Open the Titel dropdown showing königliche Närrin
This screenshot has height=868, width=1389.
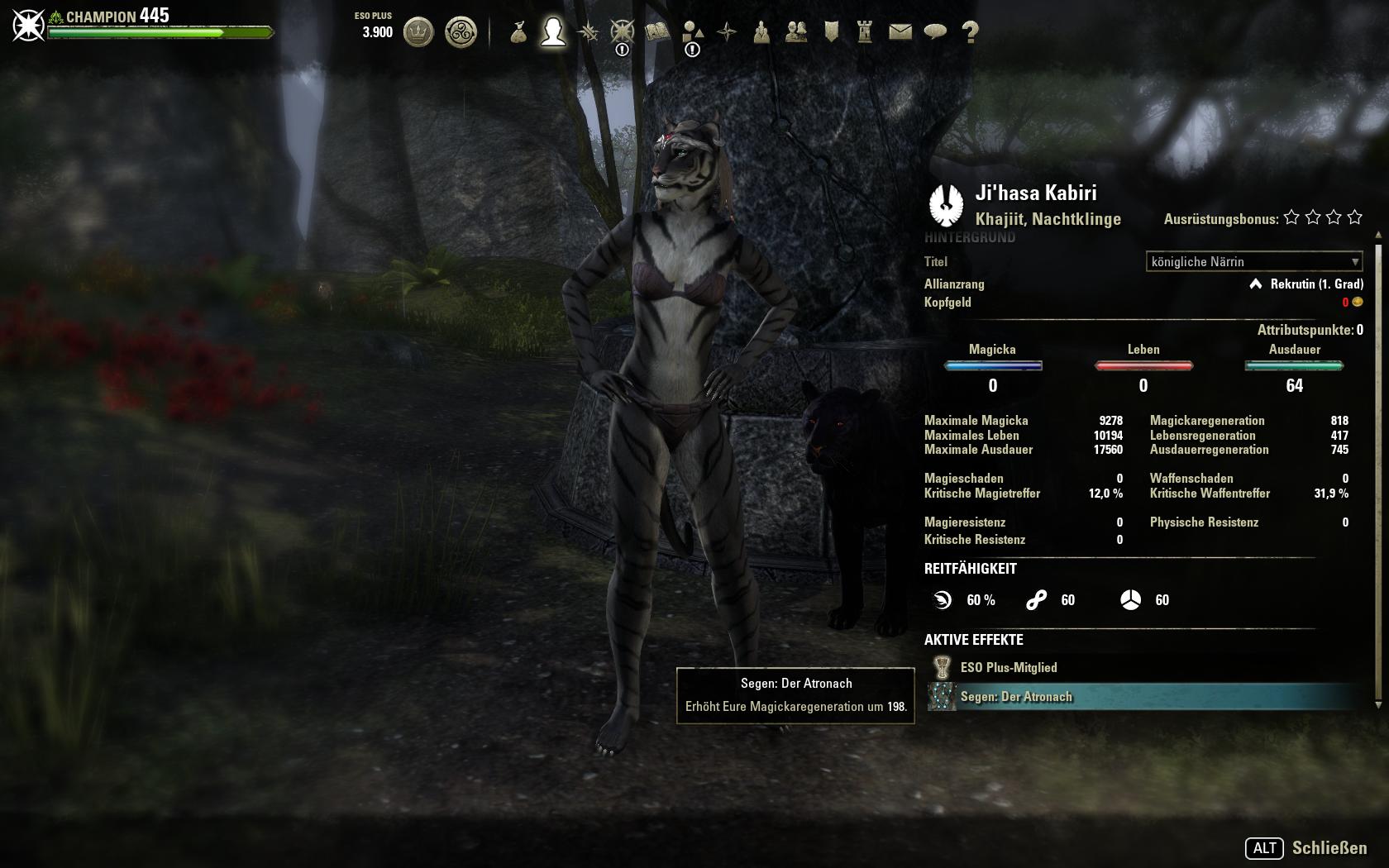pyautogui.click(x=1253, y=262)
